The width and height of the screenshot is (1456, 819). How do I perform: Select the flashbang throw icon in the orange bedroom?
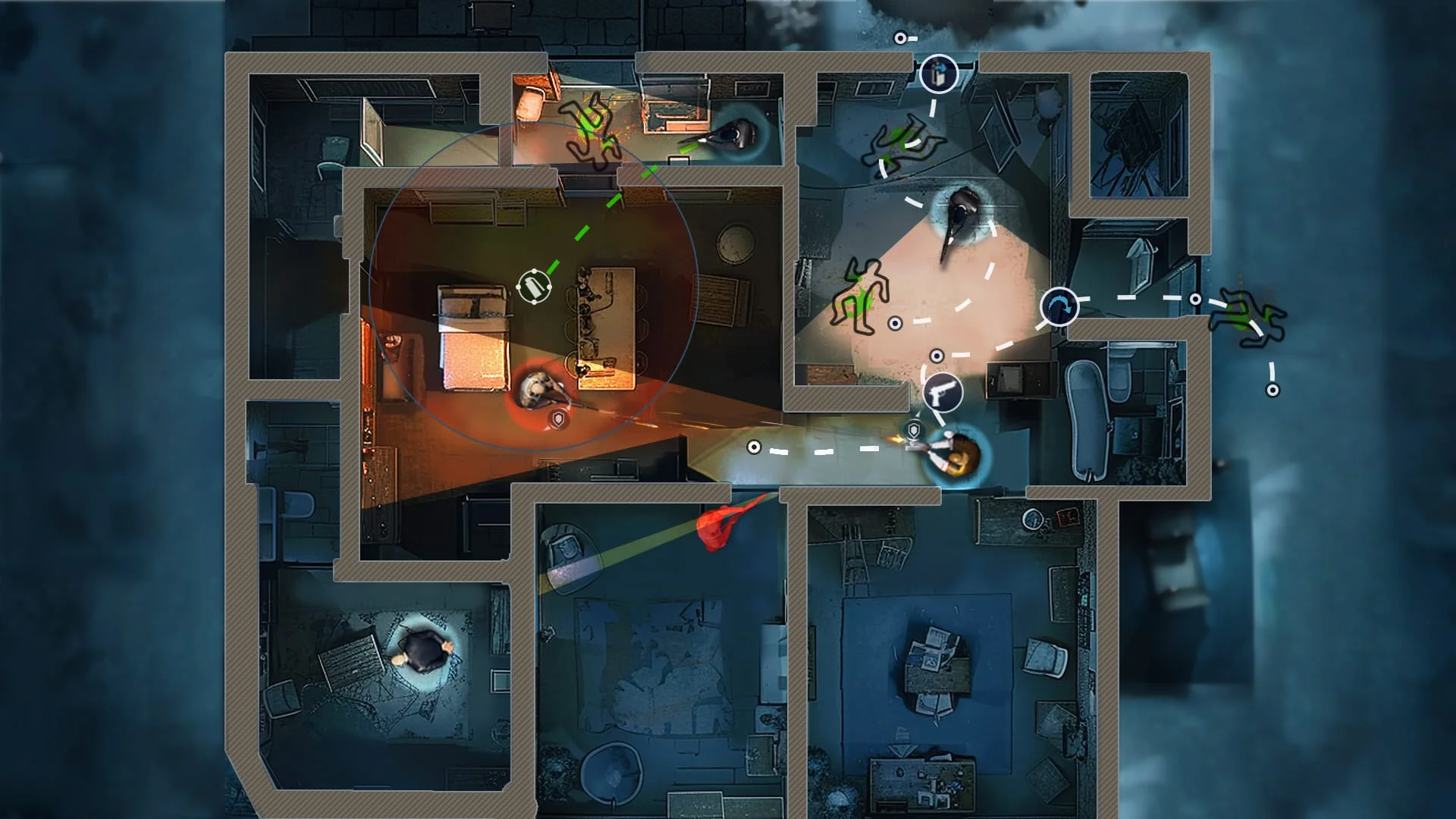(533, 287)
